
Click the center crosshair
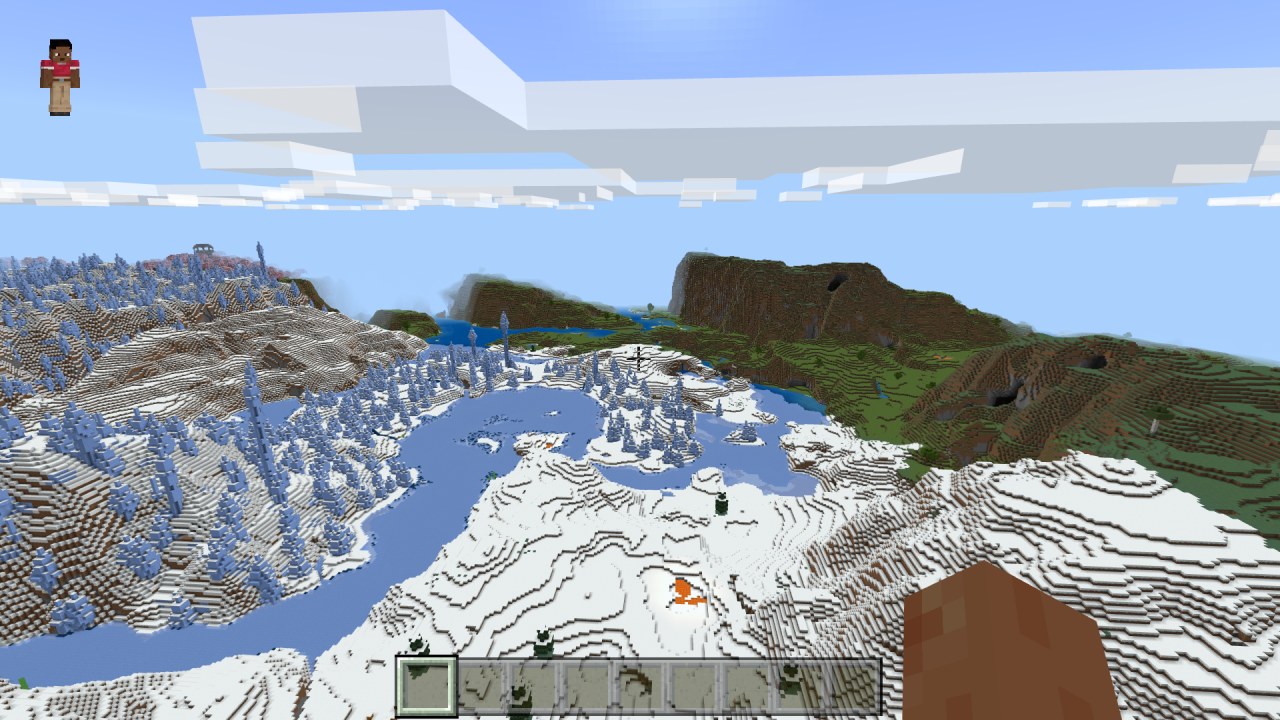click(x=640, y=360)
